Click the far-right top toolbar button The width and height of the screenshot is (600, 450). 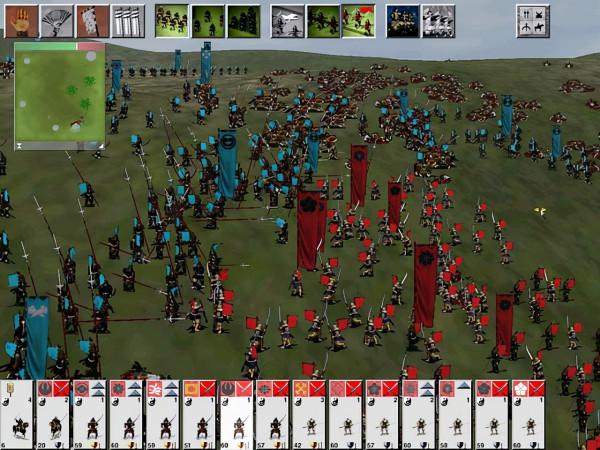pos(533,20)
